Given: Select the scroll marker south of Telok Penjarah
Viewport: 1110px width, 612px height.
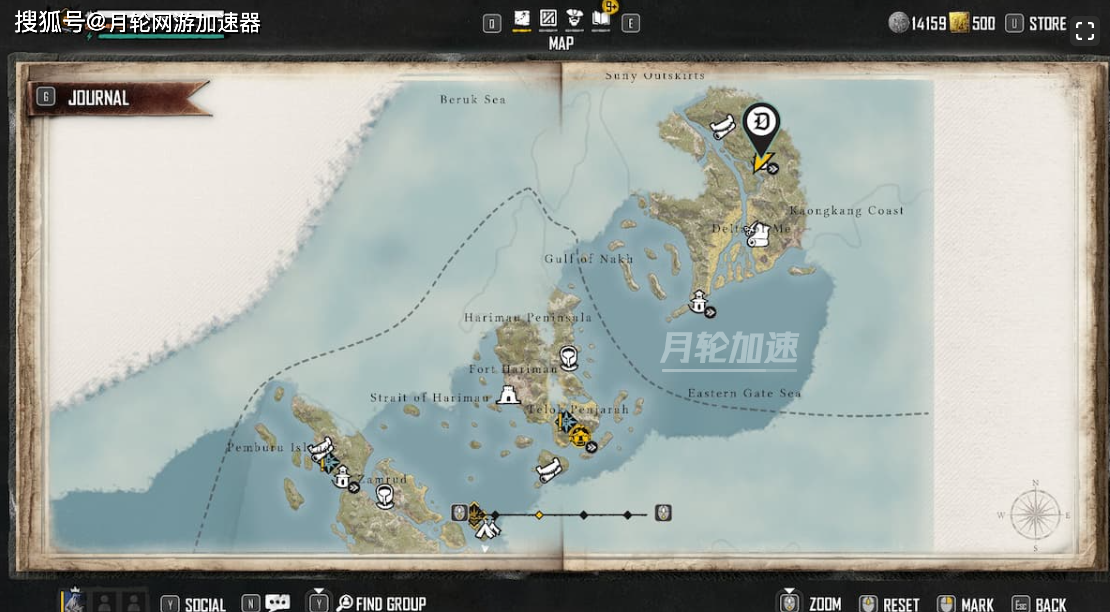Looking at the screenshot, I should pos(548,469).
